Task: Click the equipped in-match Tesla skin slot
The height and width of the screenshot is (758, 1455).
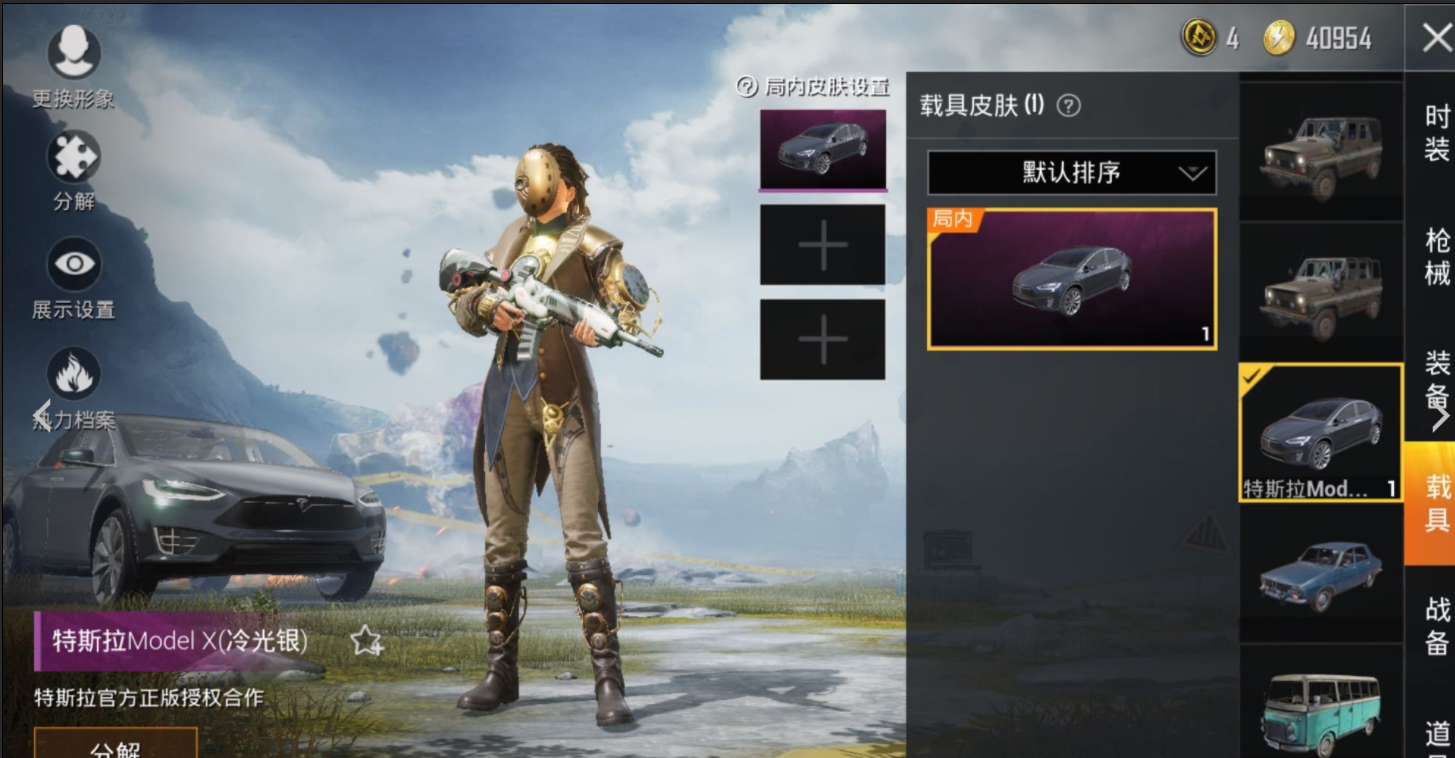Action: (823, 149)
